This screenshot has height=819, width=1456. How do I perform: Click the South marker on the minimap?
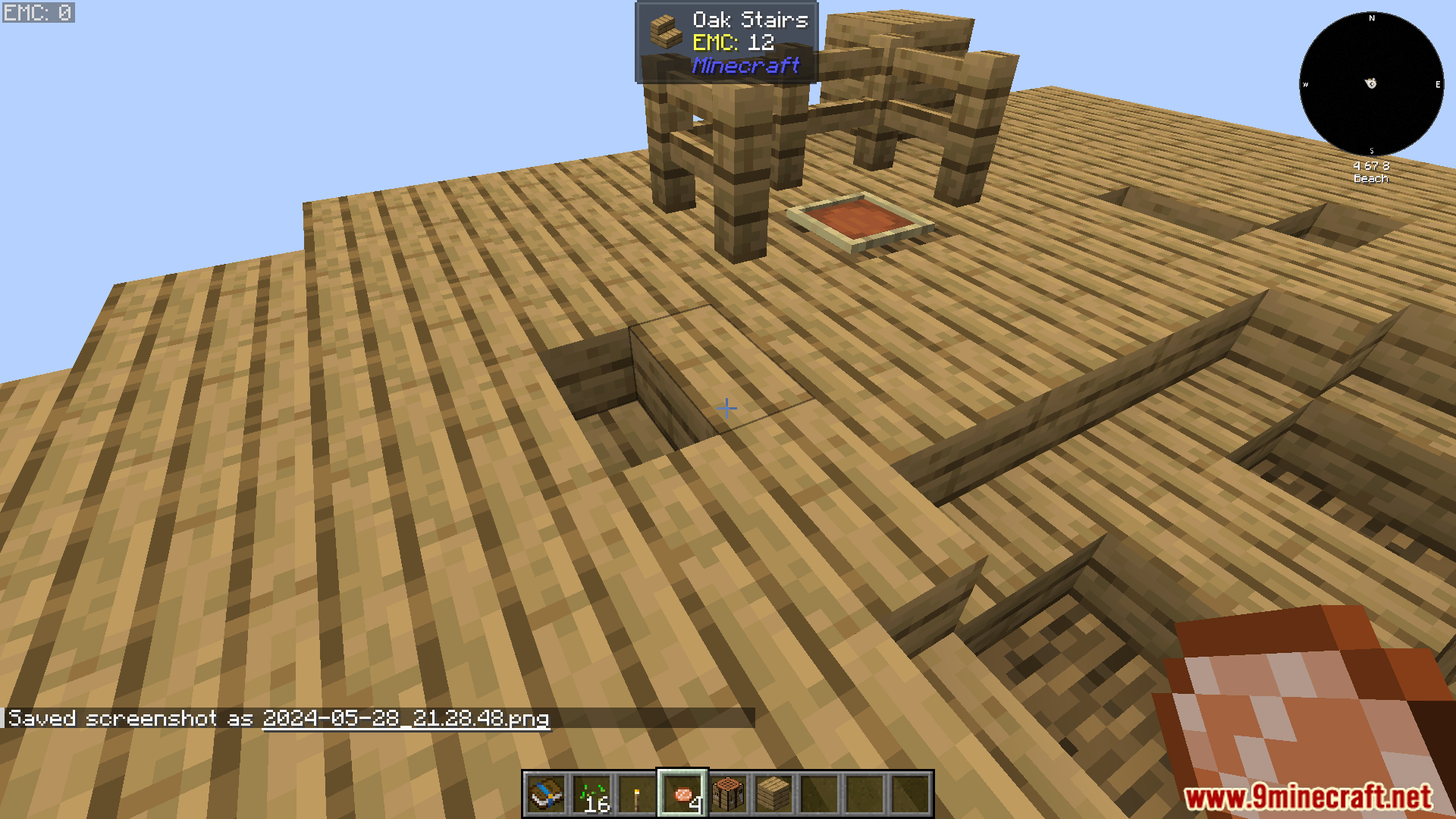pos(1371,150)
